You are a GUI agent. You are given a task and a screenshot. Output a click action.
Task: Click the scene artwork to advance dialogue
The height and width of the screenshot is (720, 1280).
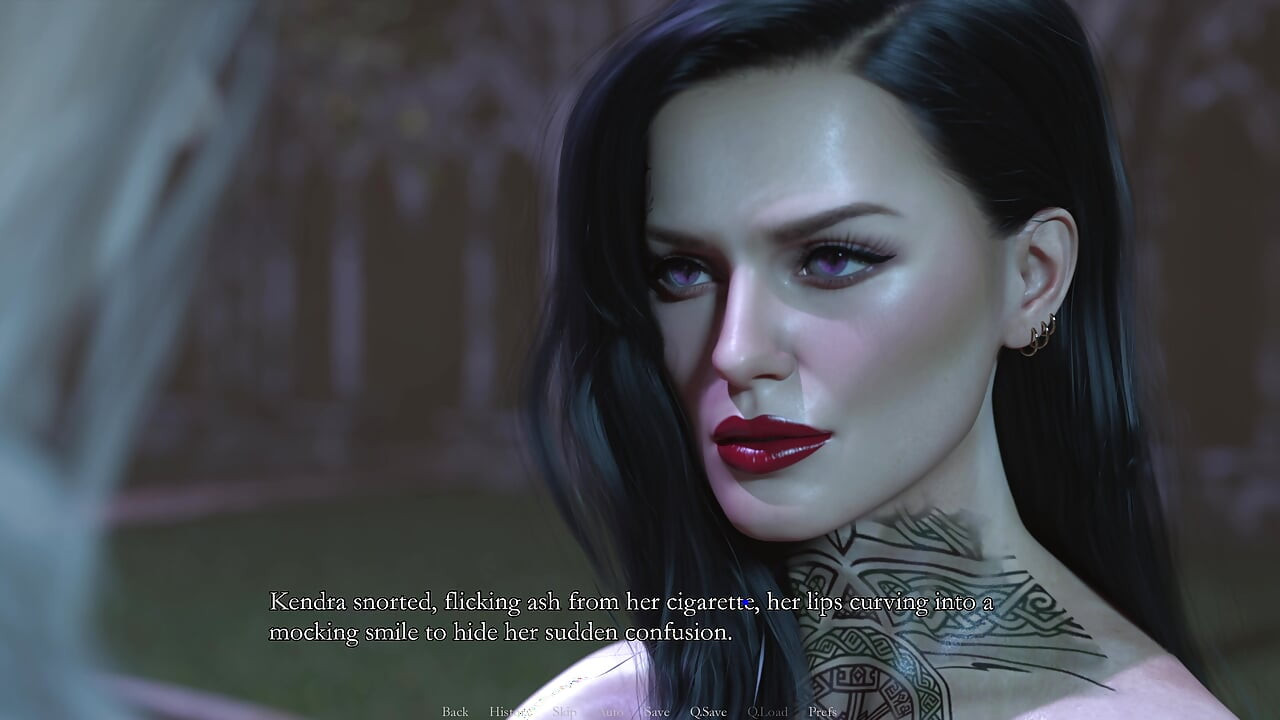click(640, 300)
